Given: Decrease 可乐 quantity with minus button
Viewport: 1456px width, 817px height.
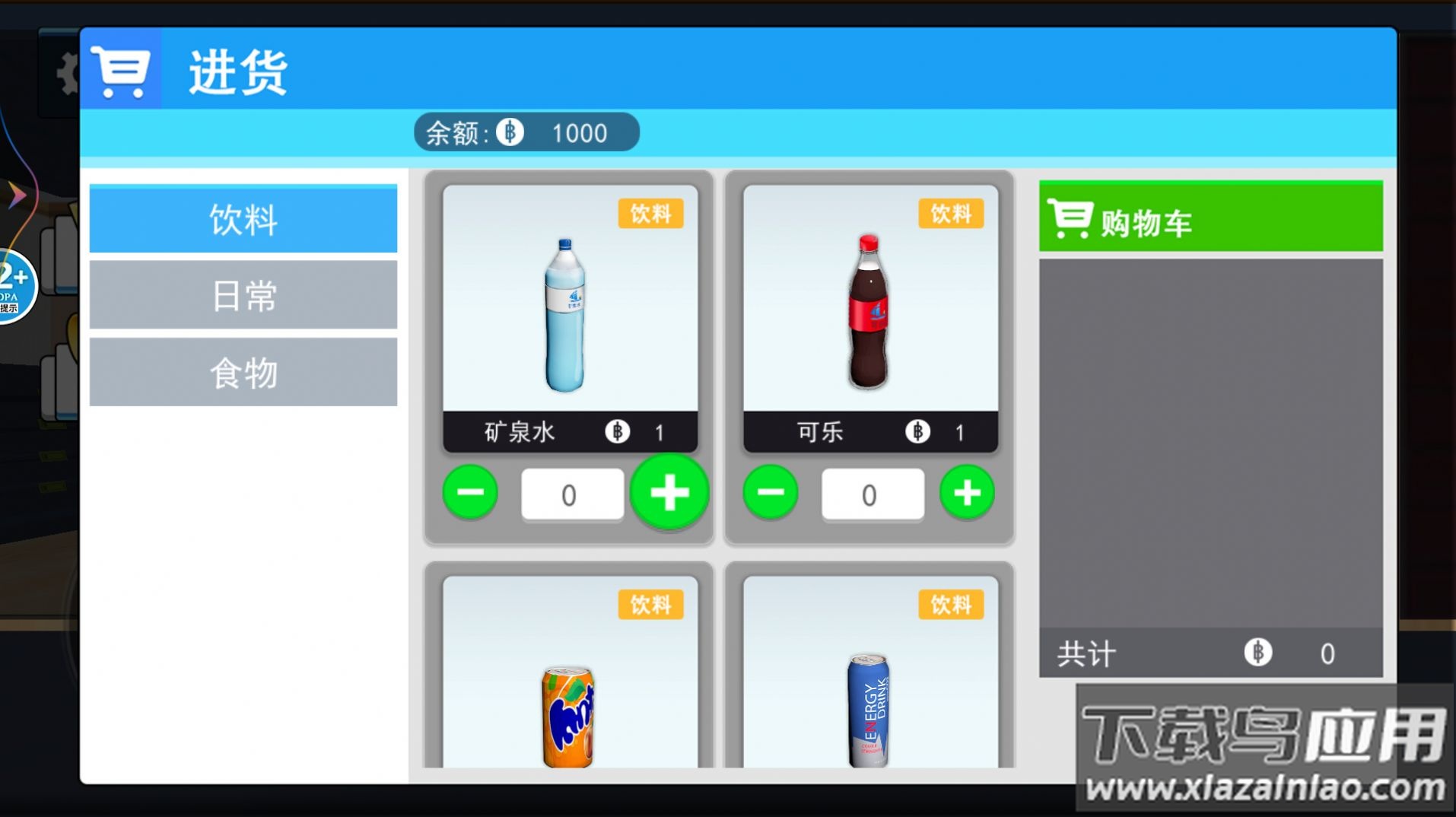Looking at the screenshot, I should click(x=771, y=493).
